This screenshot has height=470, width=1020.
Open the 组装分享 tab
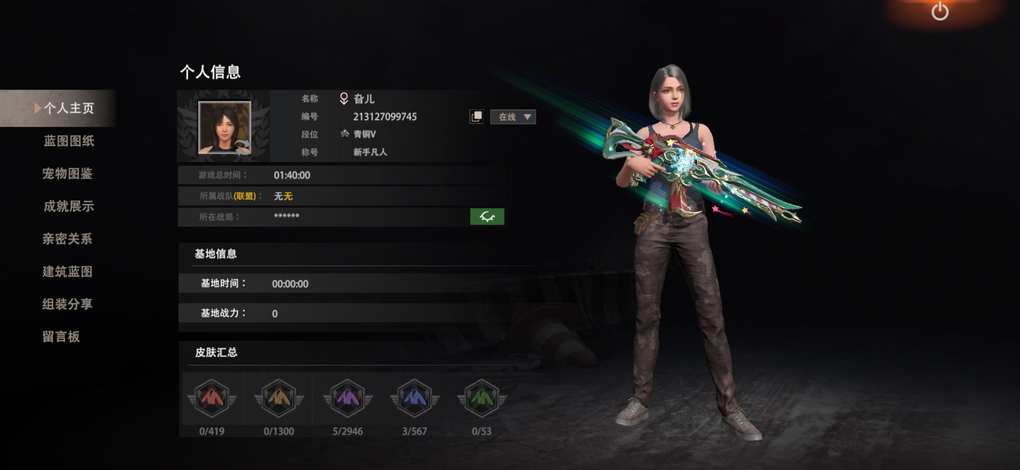[68, 304]
